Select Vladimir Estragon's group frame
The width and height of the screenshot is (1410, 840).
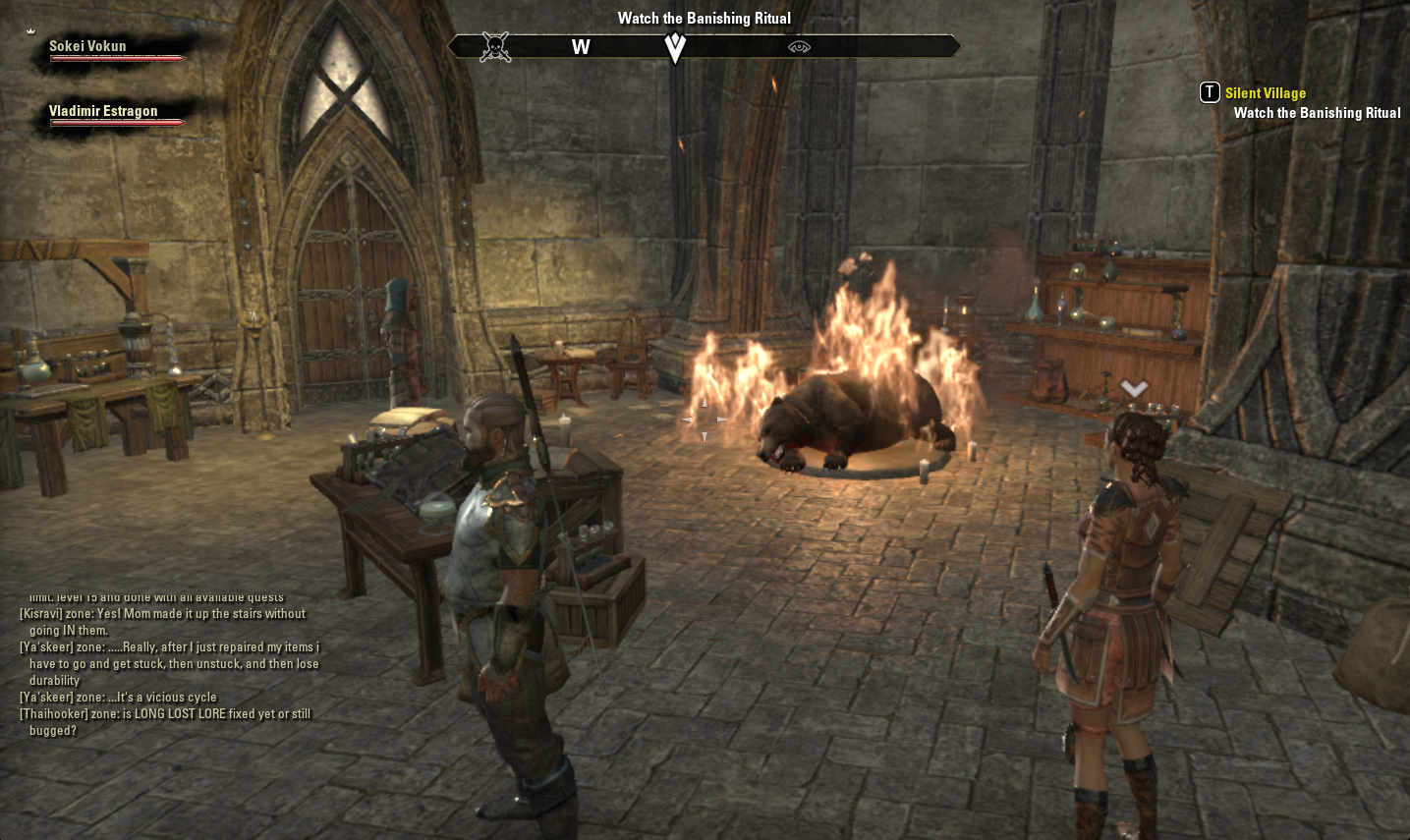[103, 112]
